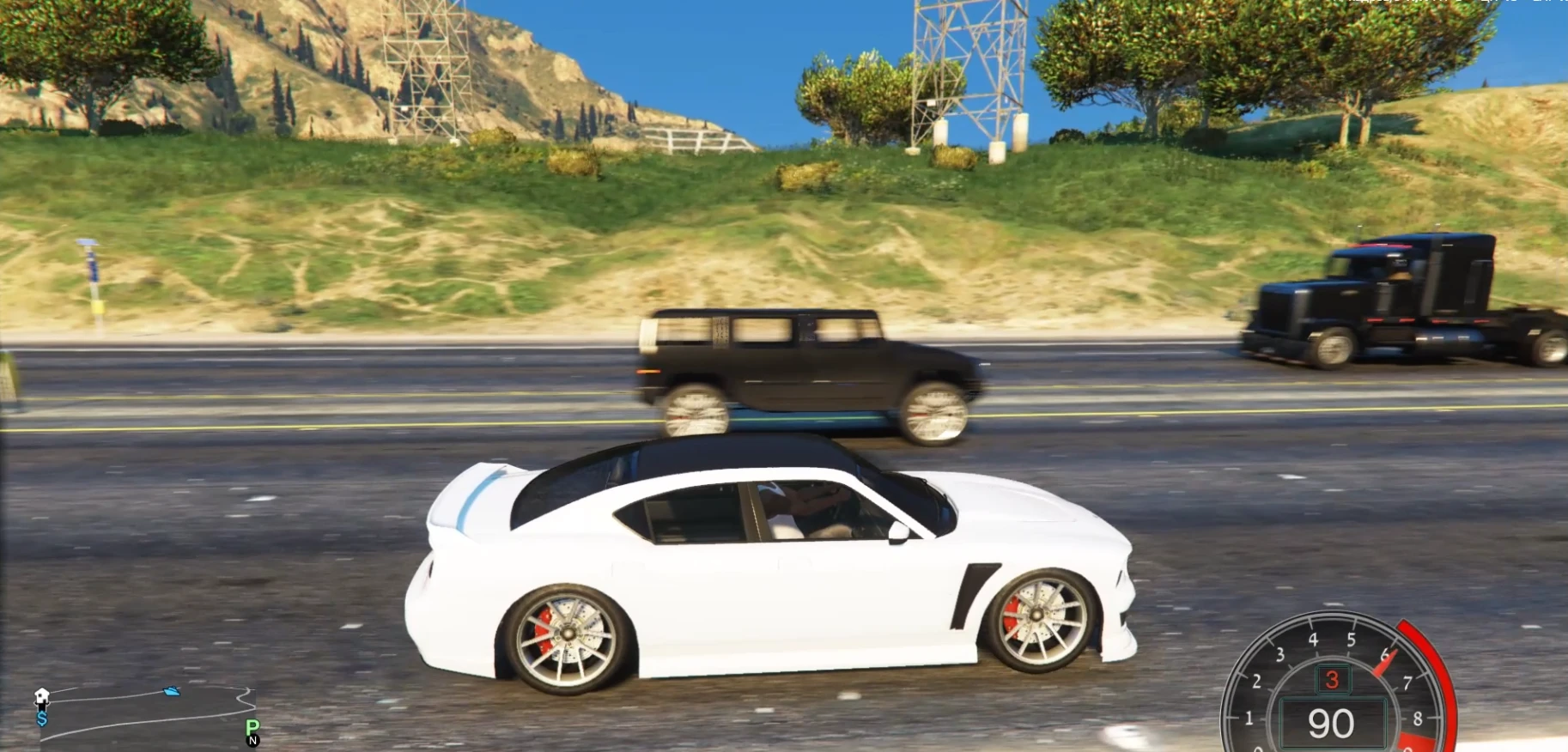This screenshot has width=1568, height=752.
Task: Click the number 8 on the tachometer dial
Action: click(x=1418, y=718)
